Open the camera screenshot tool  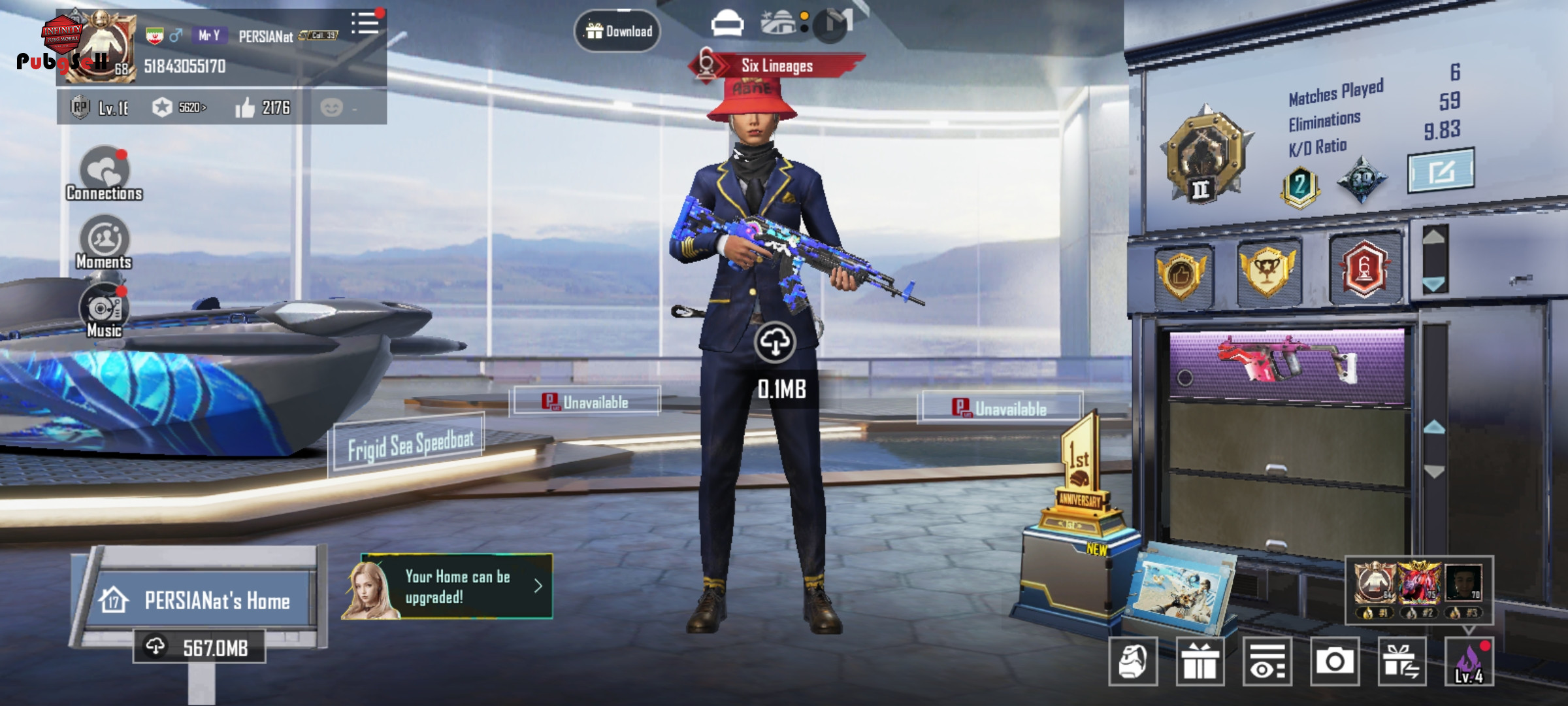1334,662
